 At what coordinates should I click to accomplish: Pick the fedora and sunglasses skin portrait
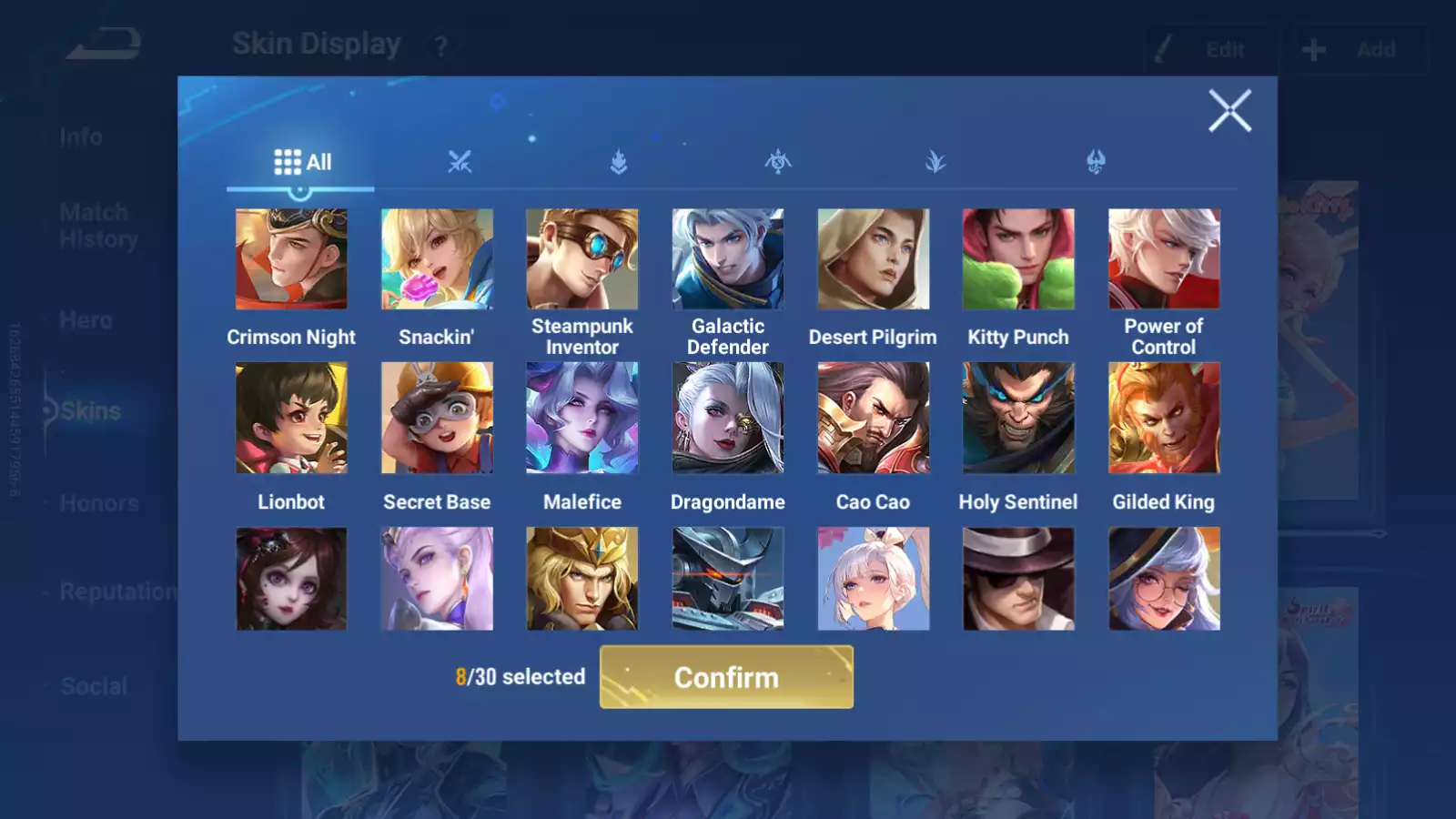(1018, 579)
